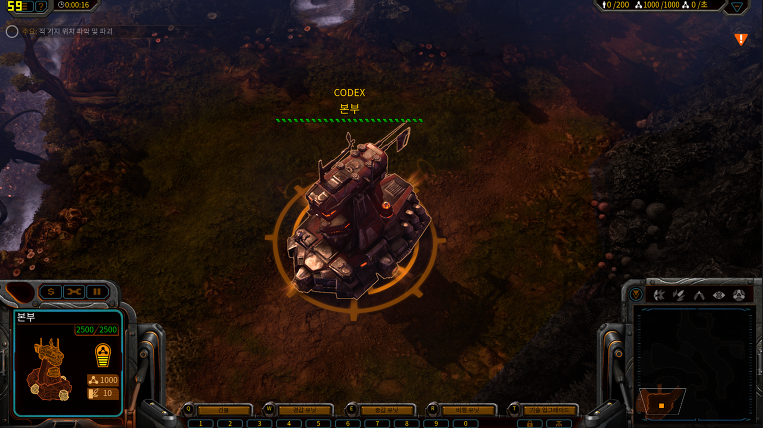This screenshot has height=428, width=763.
Task: Open the 중갑 부대 unit tab
Action: click(x=386, y=410)
